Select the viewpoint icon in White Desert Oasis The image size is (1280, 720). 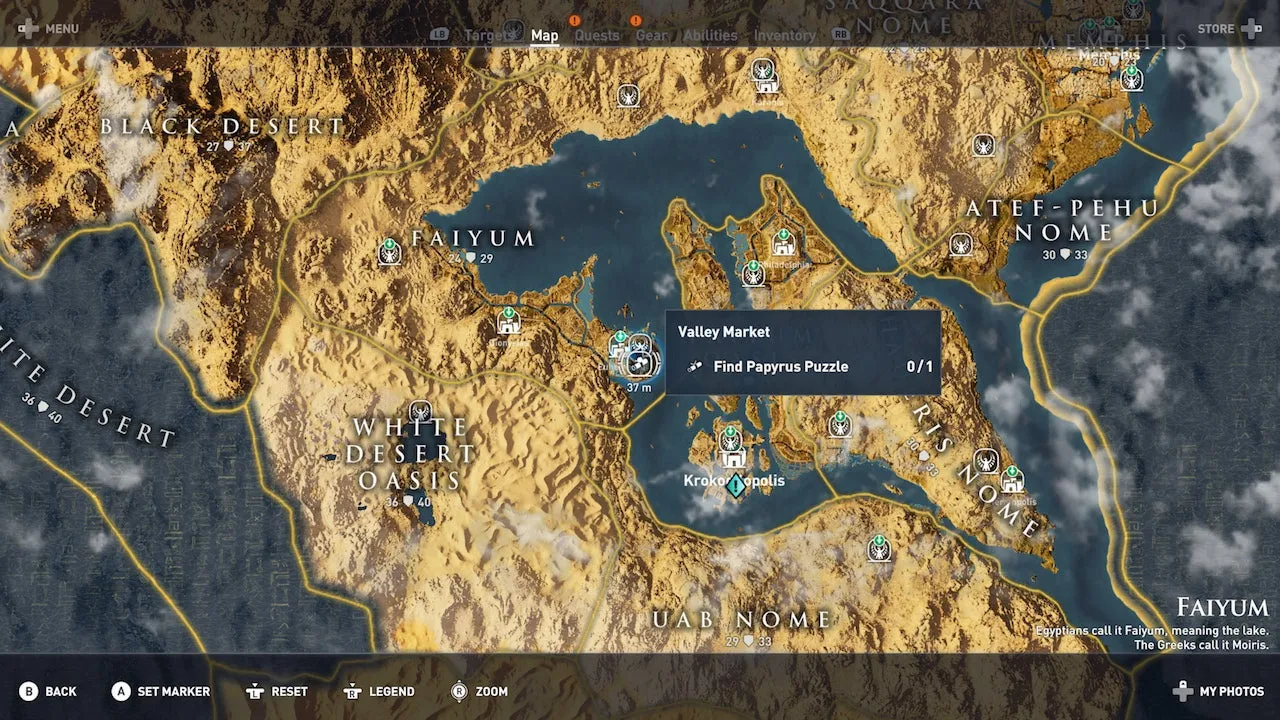pos(420,411)
